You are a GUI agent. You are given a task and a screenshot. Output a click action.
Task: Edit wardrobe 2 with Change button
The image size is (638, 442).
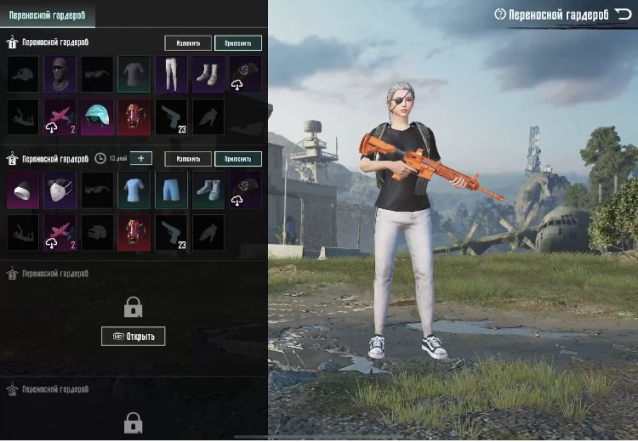(188, 158)
